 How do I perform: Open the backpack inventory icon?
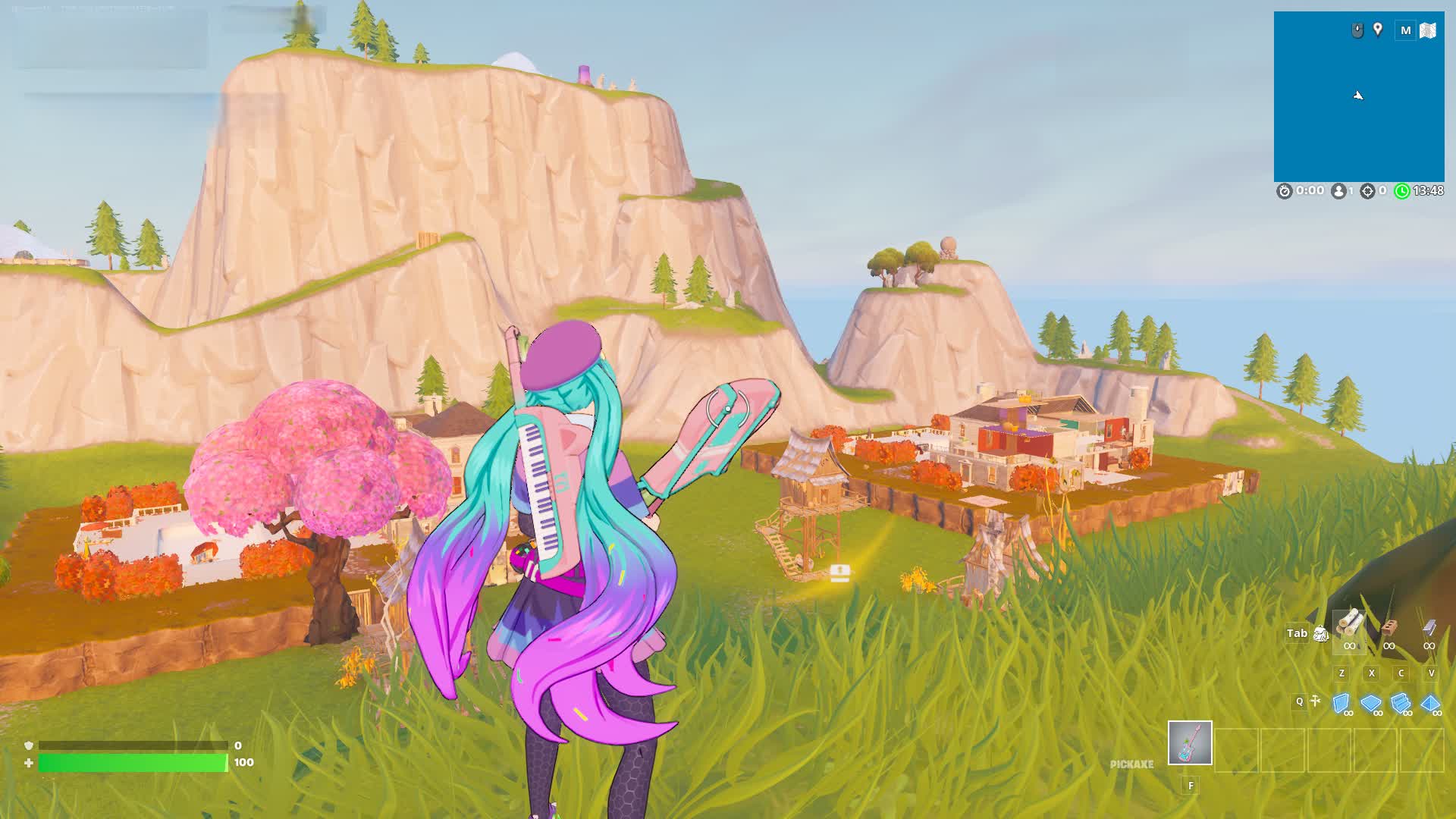1320,634
